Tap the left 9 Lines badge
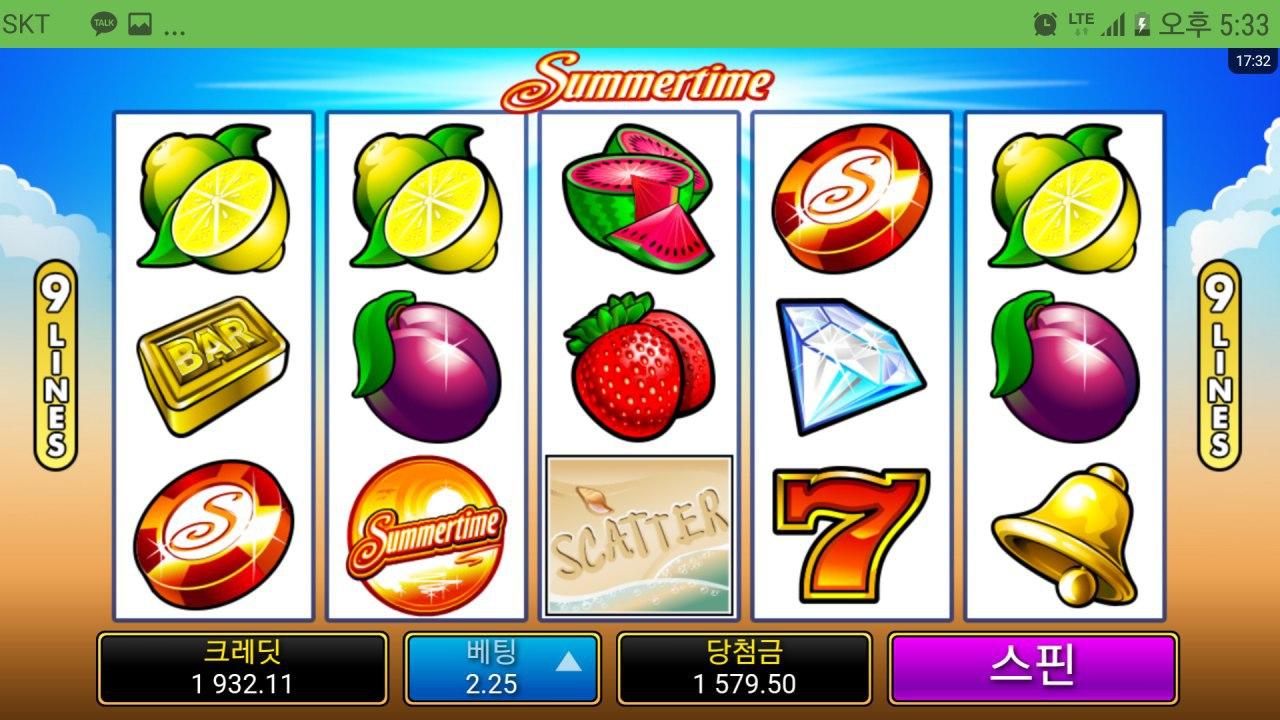 56,364
